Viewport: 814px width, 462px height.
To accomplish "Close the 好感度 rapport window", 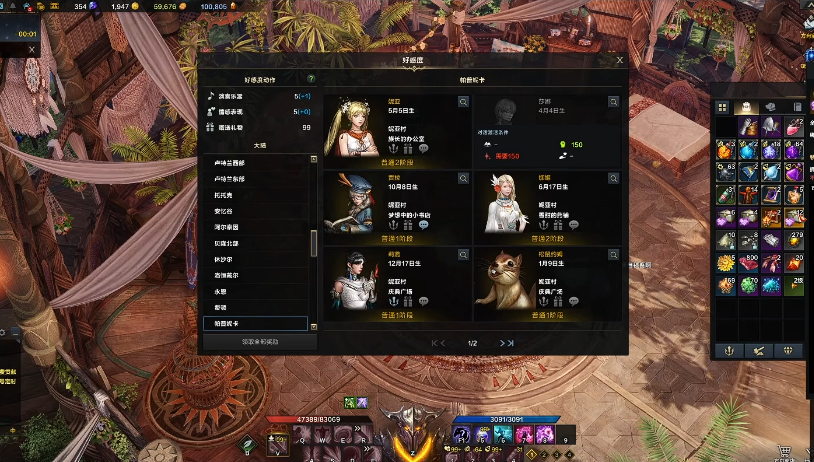I will 620,60.
